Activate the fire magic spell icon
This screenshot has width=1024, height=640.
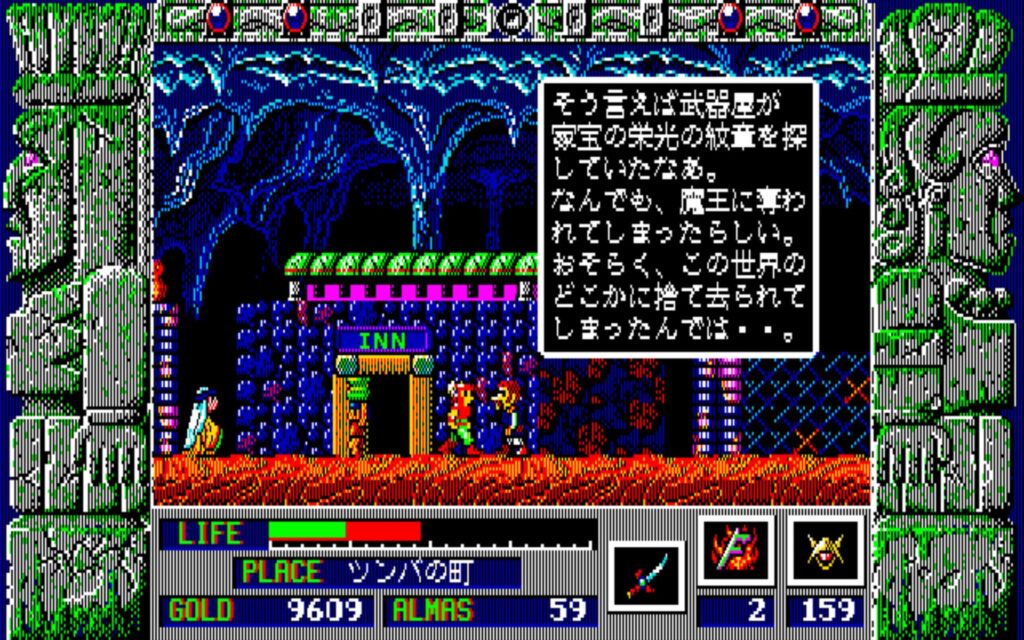click(x=736, y=551)
